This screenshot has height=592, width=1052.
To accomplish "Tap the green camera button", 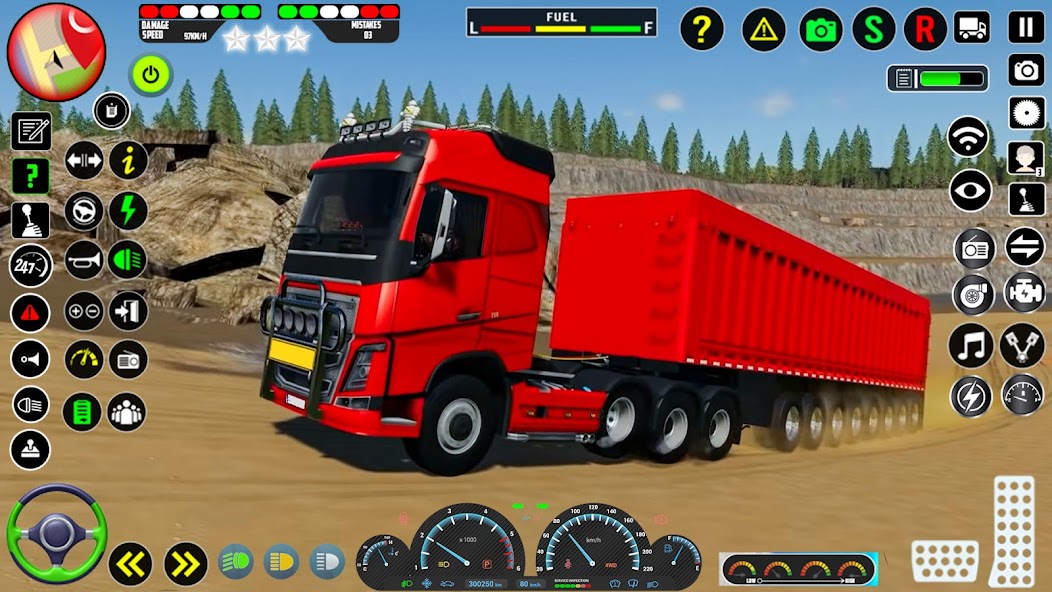I will pyautogui.click(x=821, y=29).
